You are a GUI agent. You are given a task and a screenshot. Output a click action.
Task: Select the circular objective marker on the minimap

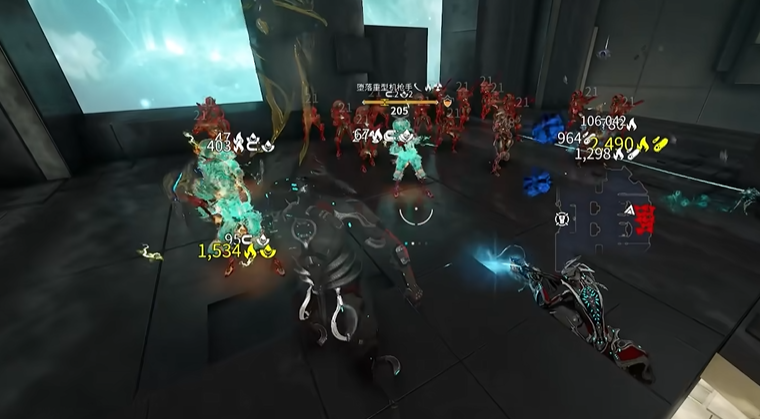[562, 217]
